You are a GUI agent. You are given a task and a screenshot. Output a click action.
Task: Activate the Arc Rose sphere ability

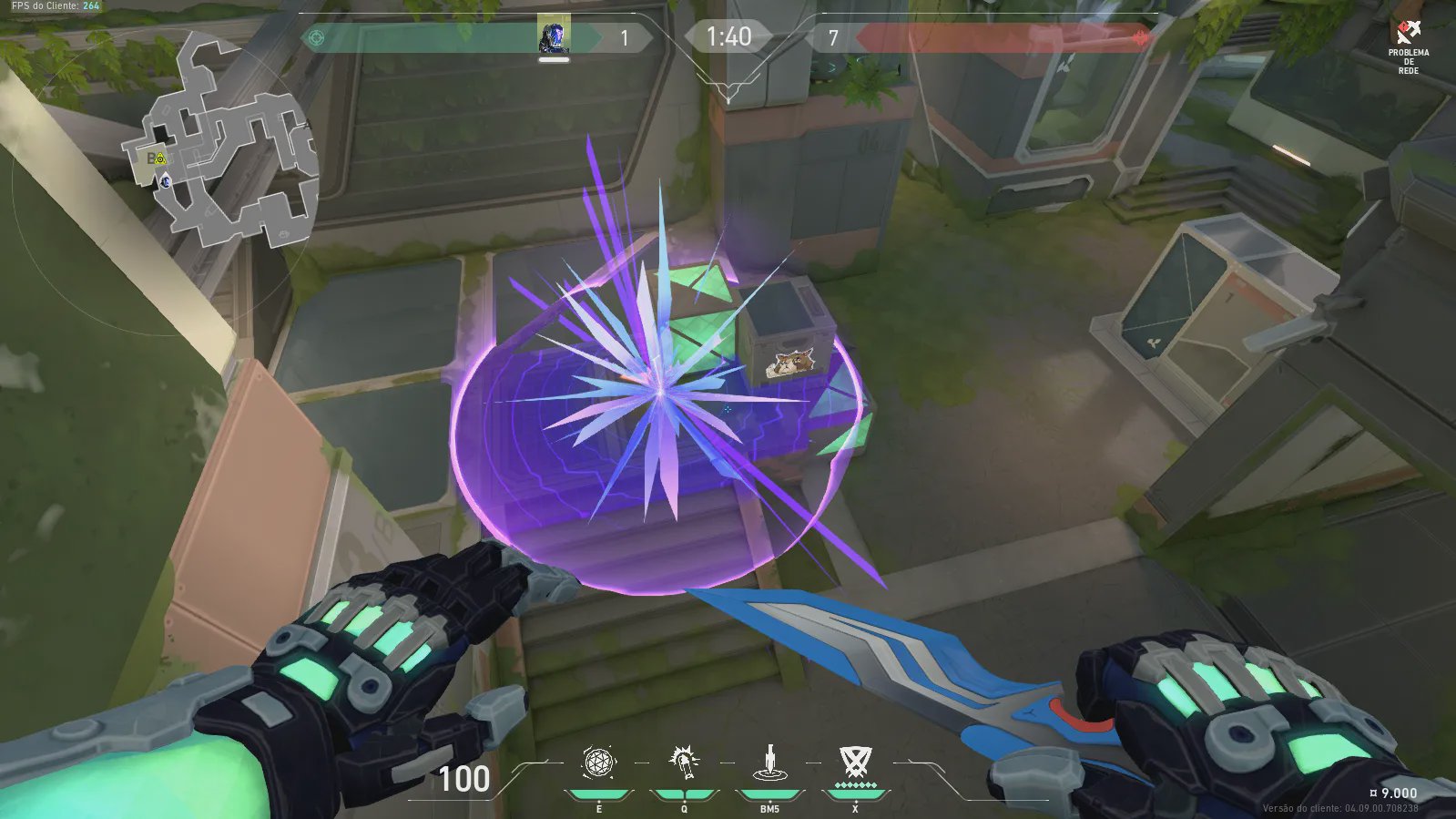point(598,763)
